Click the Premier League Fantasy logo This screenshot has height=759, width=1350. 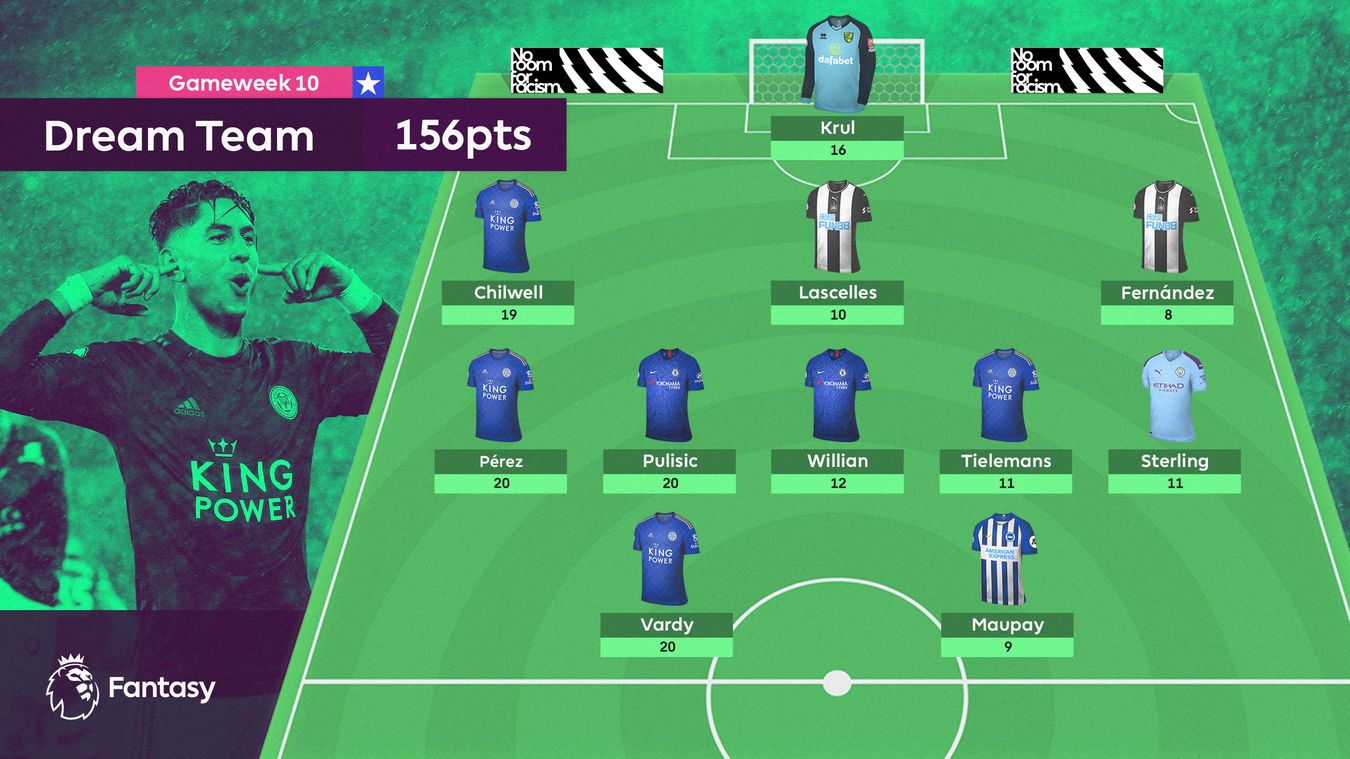point(130,687)
